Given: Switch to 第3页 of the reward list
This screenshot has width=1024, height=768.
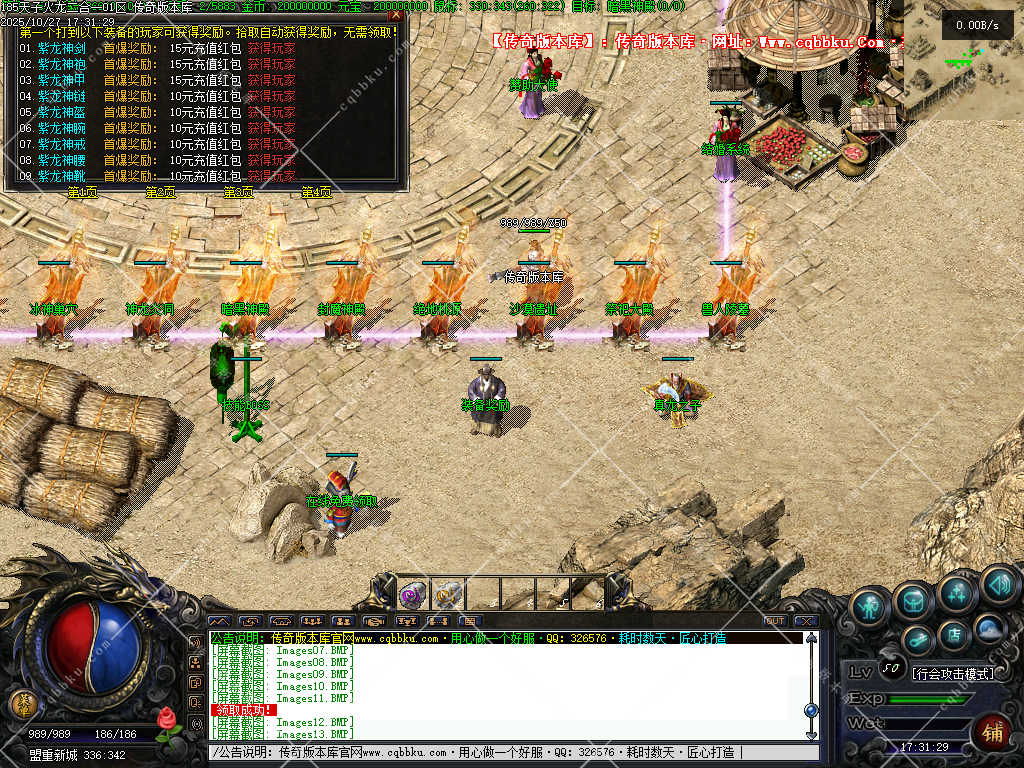Looking at the screenshot, I should (x=239, y=192).
